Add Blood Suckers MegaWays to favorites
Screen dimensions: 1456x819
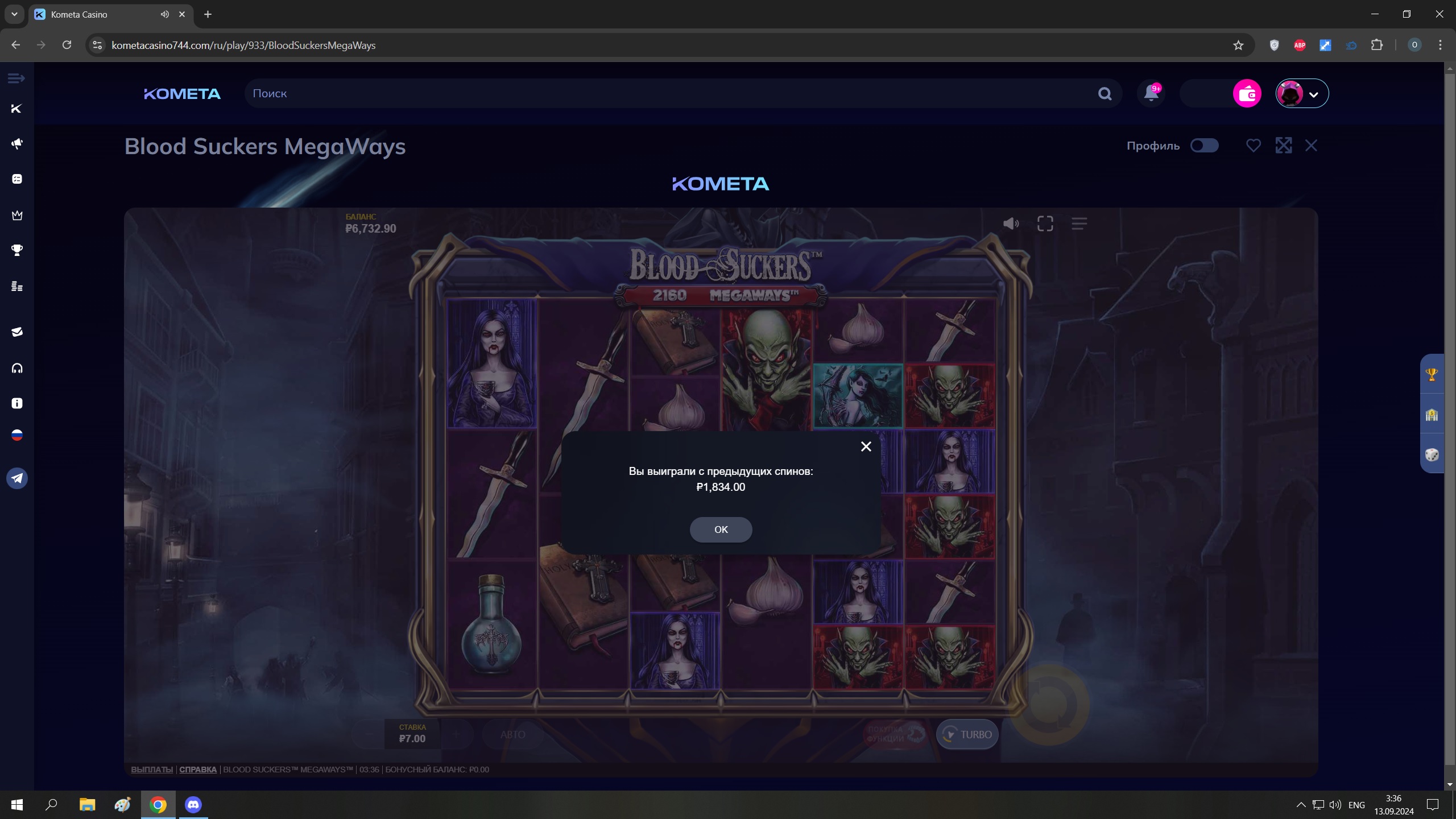1253,146
